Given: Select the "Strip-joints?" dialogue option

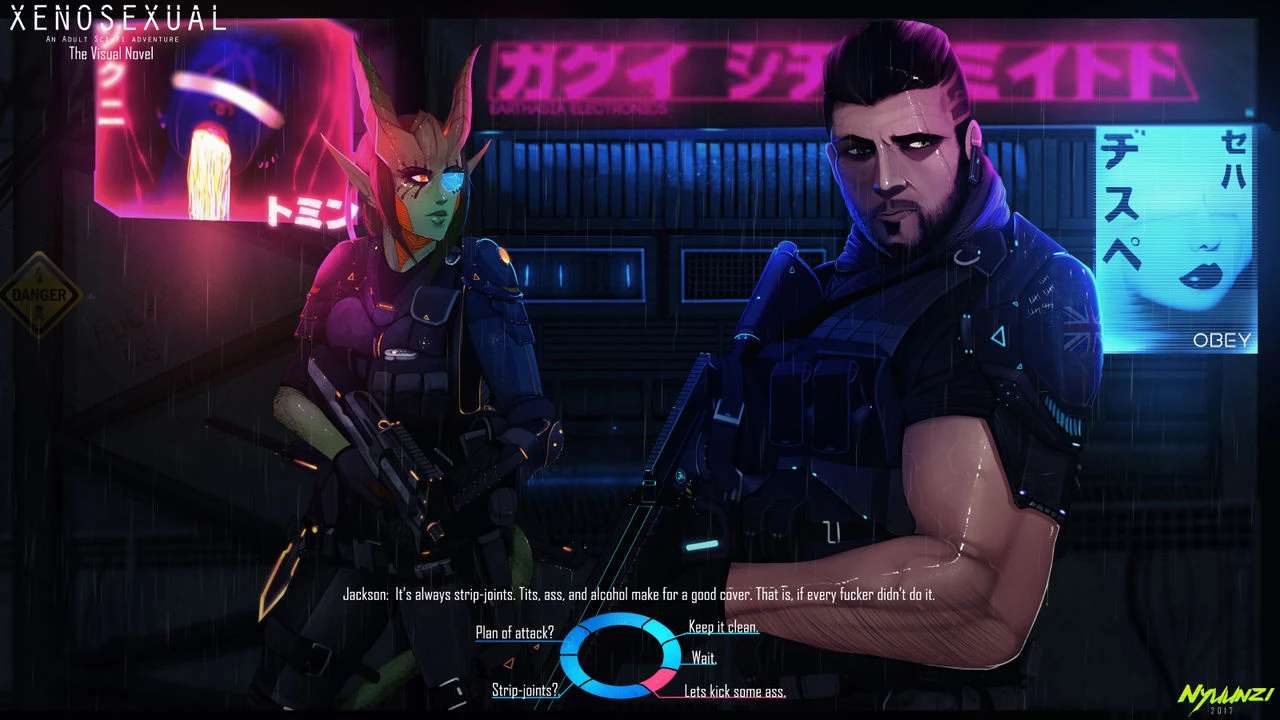Looking at the screenshot, I should (x=525, y=690).
